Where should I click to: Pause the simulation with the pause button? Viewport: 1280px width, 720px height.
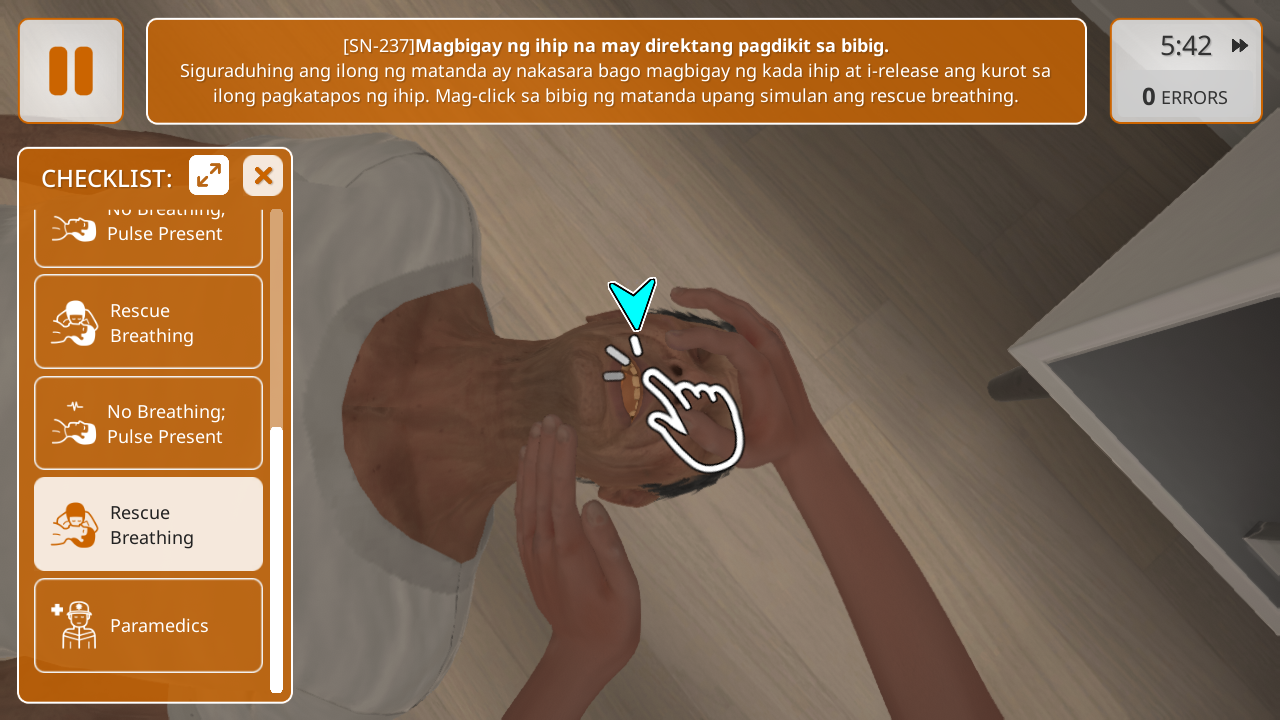click(x=71, y=71)
